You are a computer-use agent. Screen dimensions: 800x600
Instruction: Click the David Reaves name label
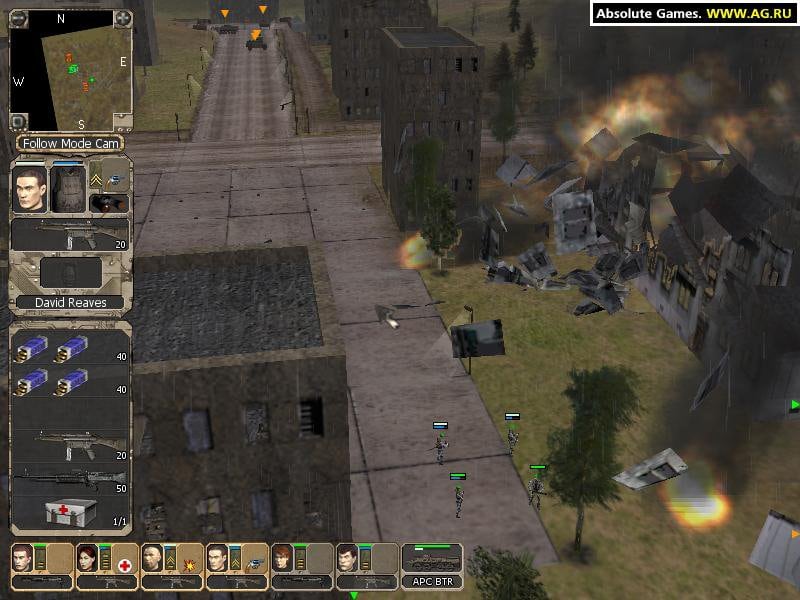pyautogui.click(x=71, y=302)
